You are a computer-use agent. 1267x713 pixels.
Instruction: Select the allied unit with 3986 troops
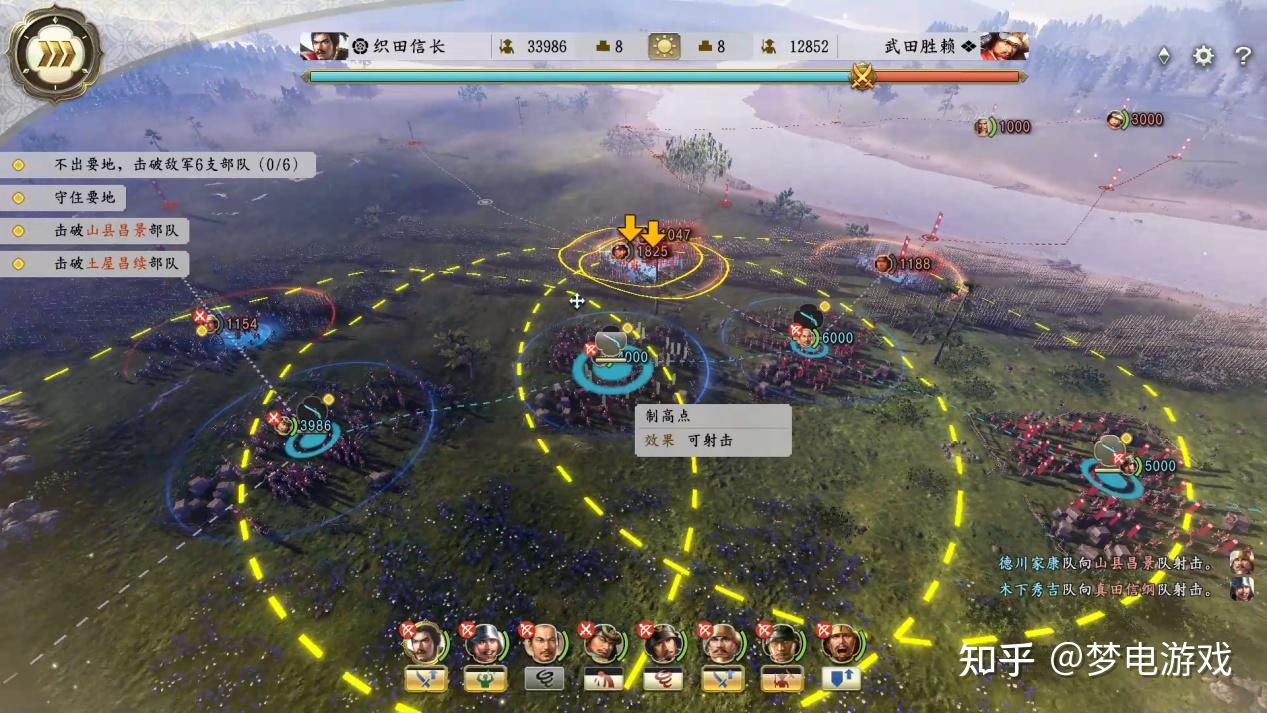pos(306,426)
